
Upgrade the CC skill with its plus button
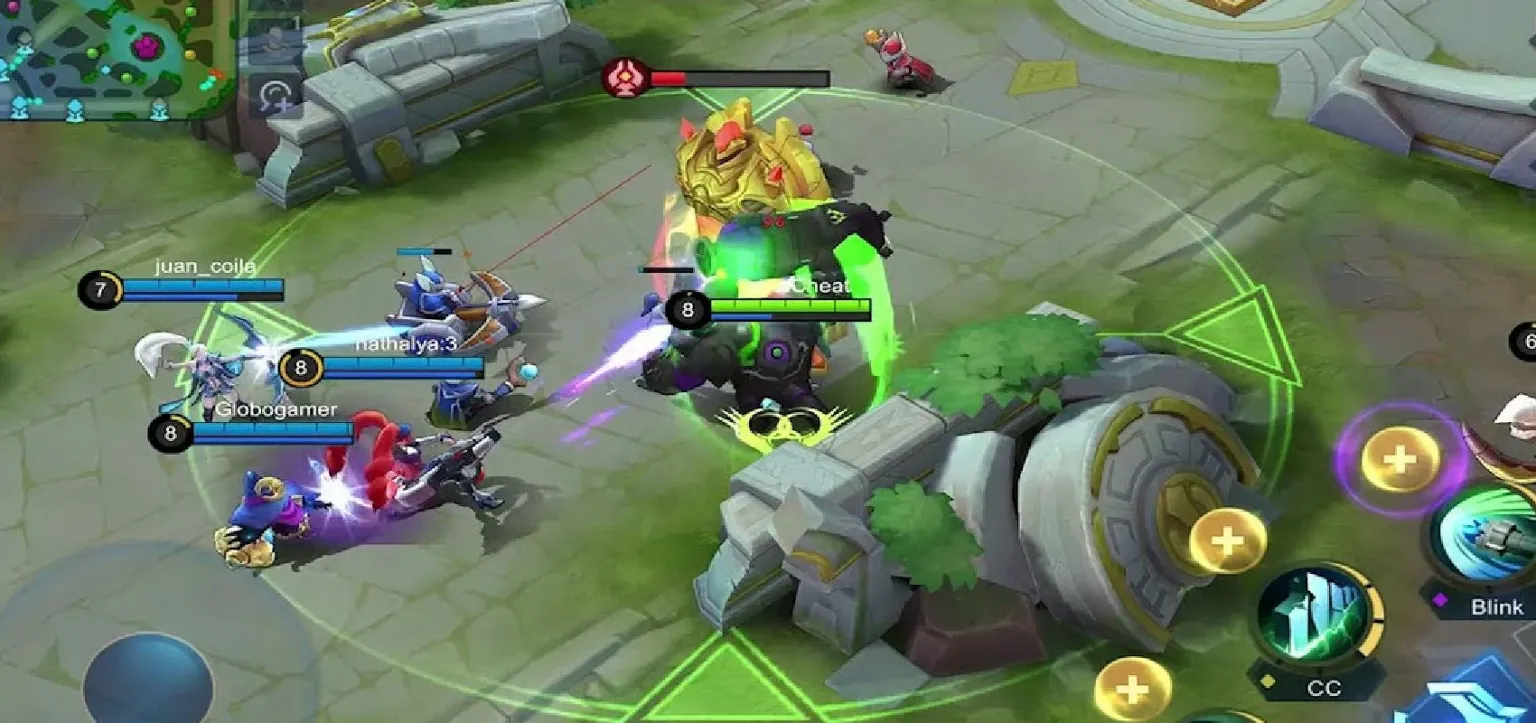[x=1227, y=541]
